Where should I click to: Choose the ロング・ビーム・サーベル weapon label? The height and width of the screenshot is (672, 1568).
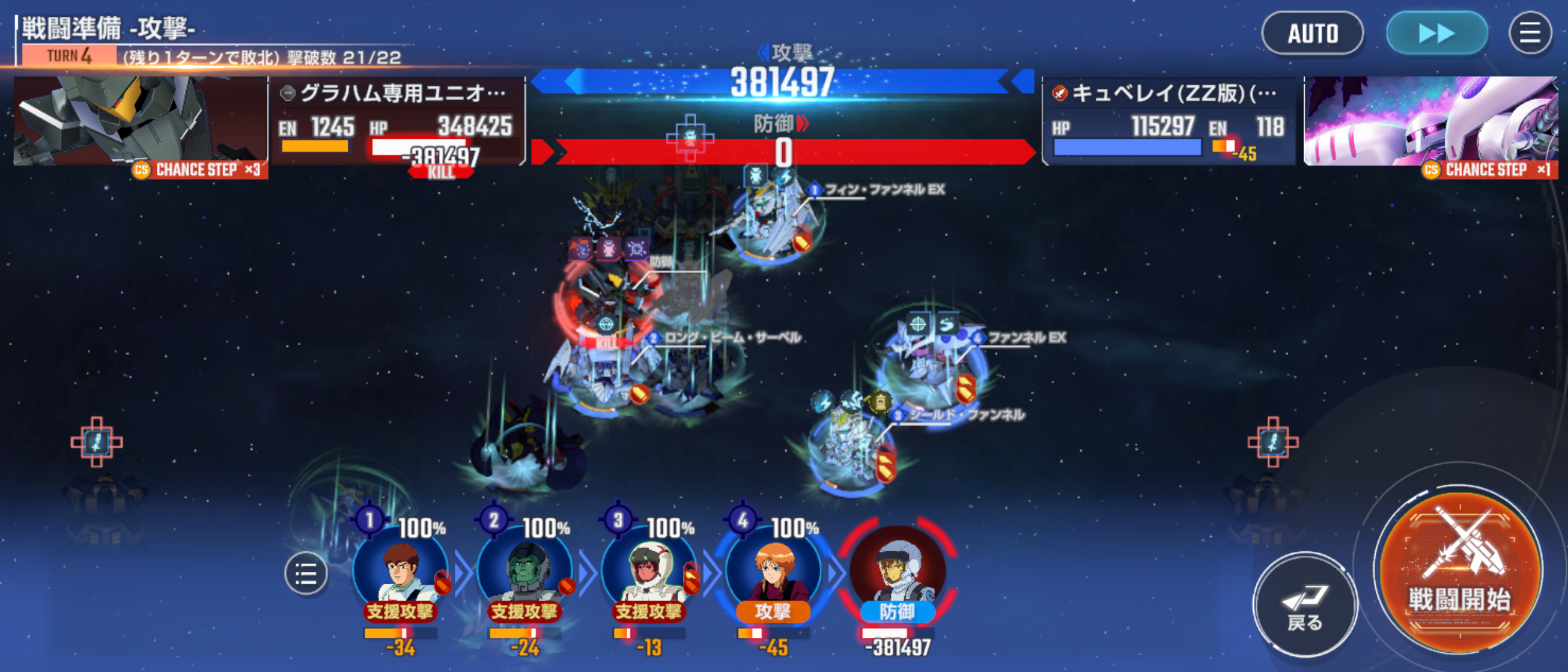click(x=732, y=338)
